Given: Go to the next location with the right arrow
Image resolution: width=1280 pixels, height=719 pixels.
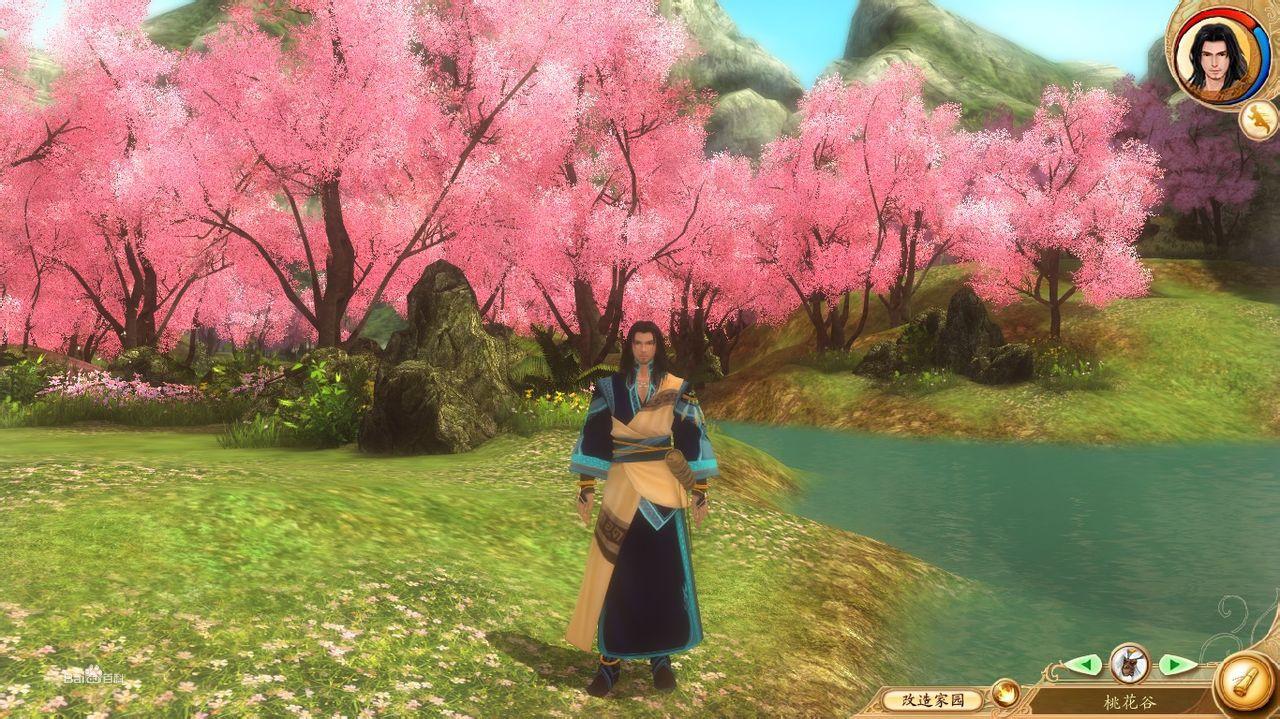Looking at the screenshot, I should (x=1177, y=664).
